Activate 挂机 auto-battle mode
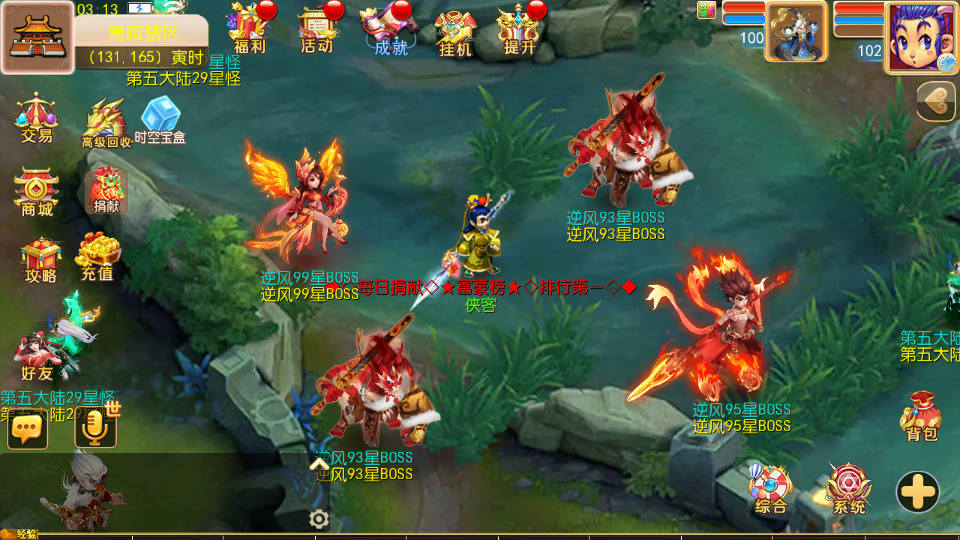960x540 pixels. coord(455,30)
